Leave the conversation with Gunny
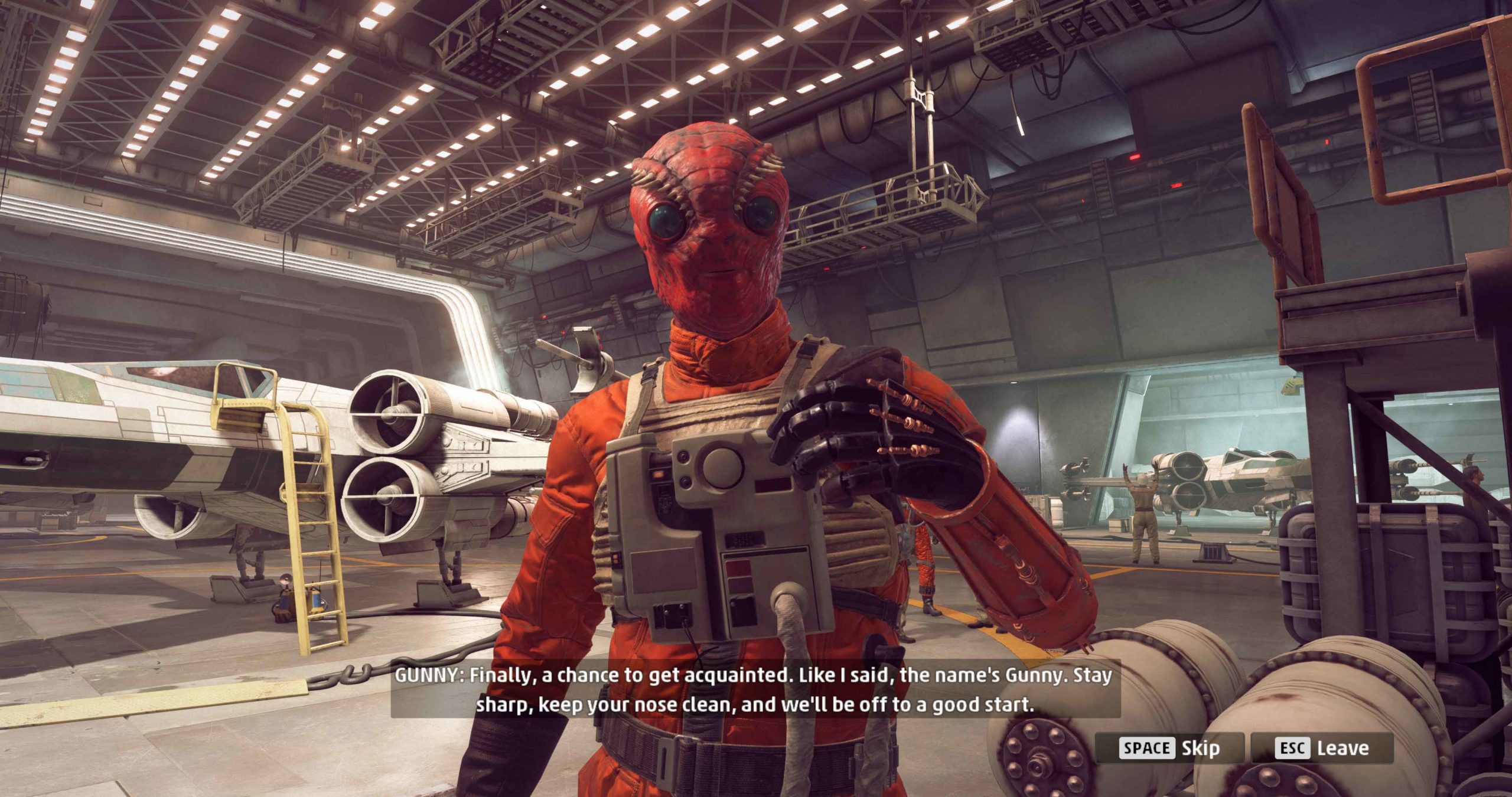This screenshot has width=1512, height=797. click(1322, 748)
